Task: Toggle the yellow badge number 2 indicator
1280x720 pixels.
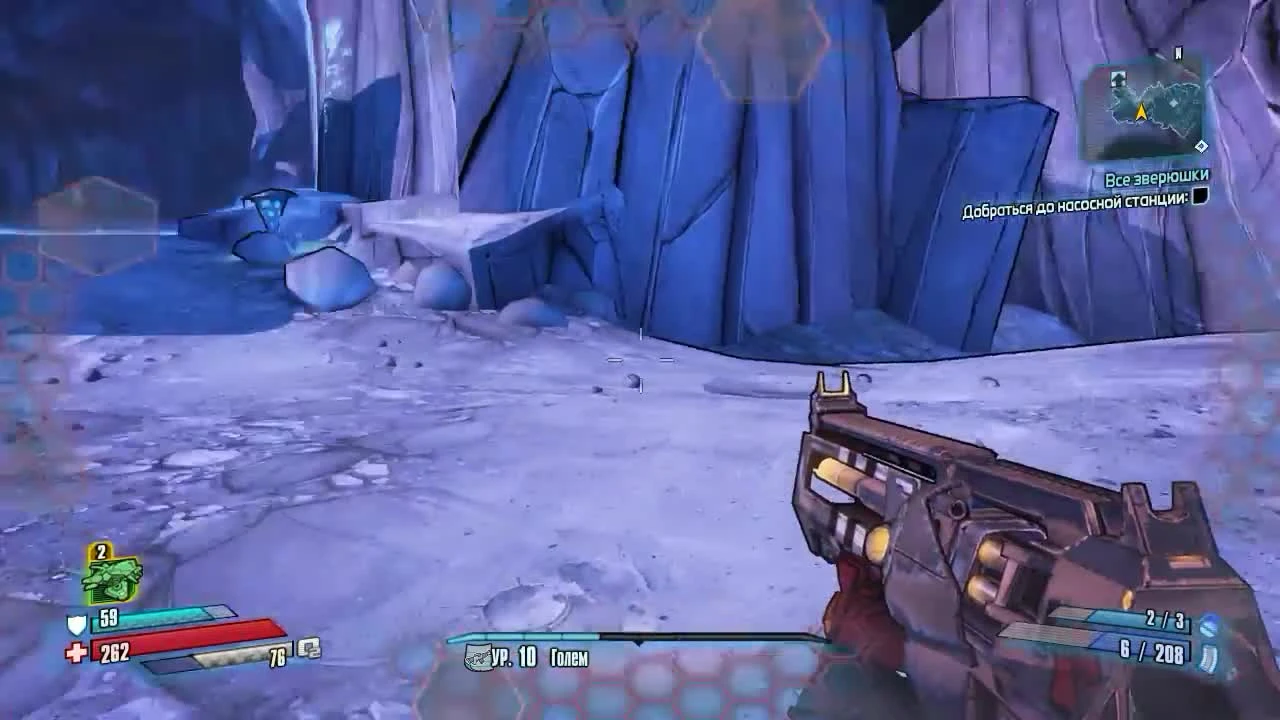Action: pyautogui.click(x=99, y=551)
